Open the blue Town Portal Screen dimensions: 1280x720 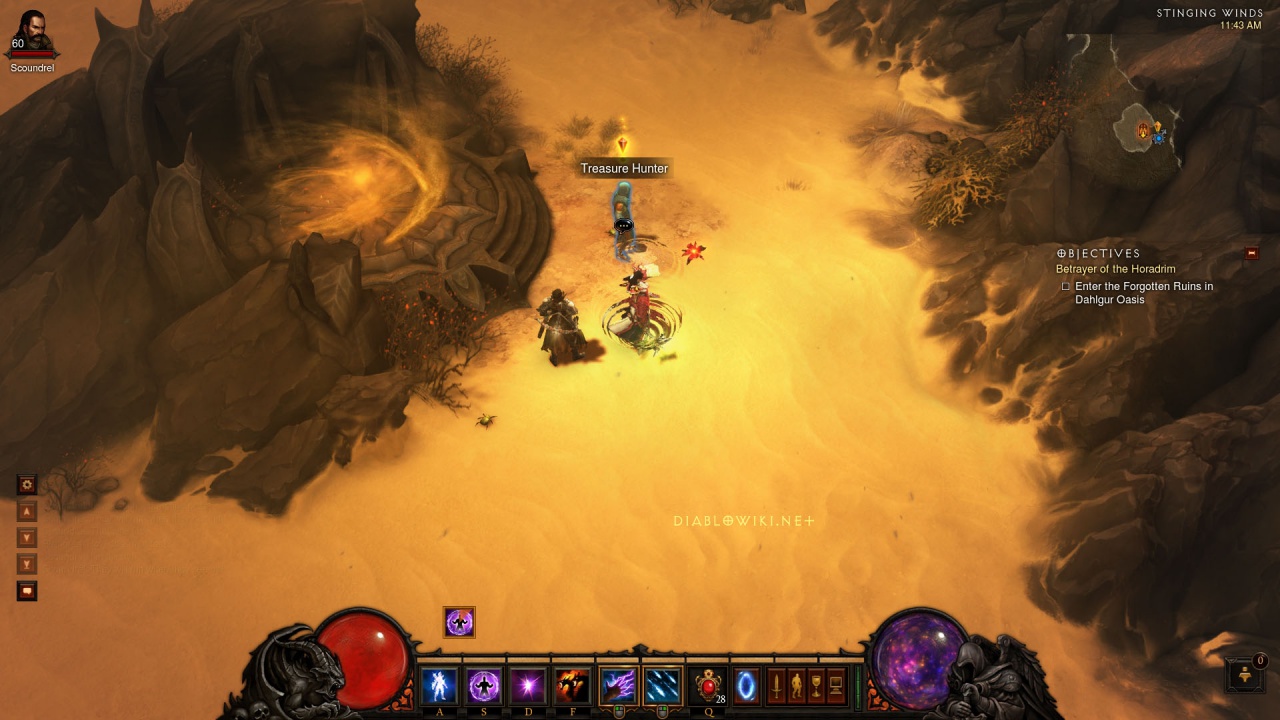click(x=746, y=686)
